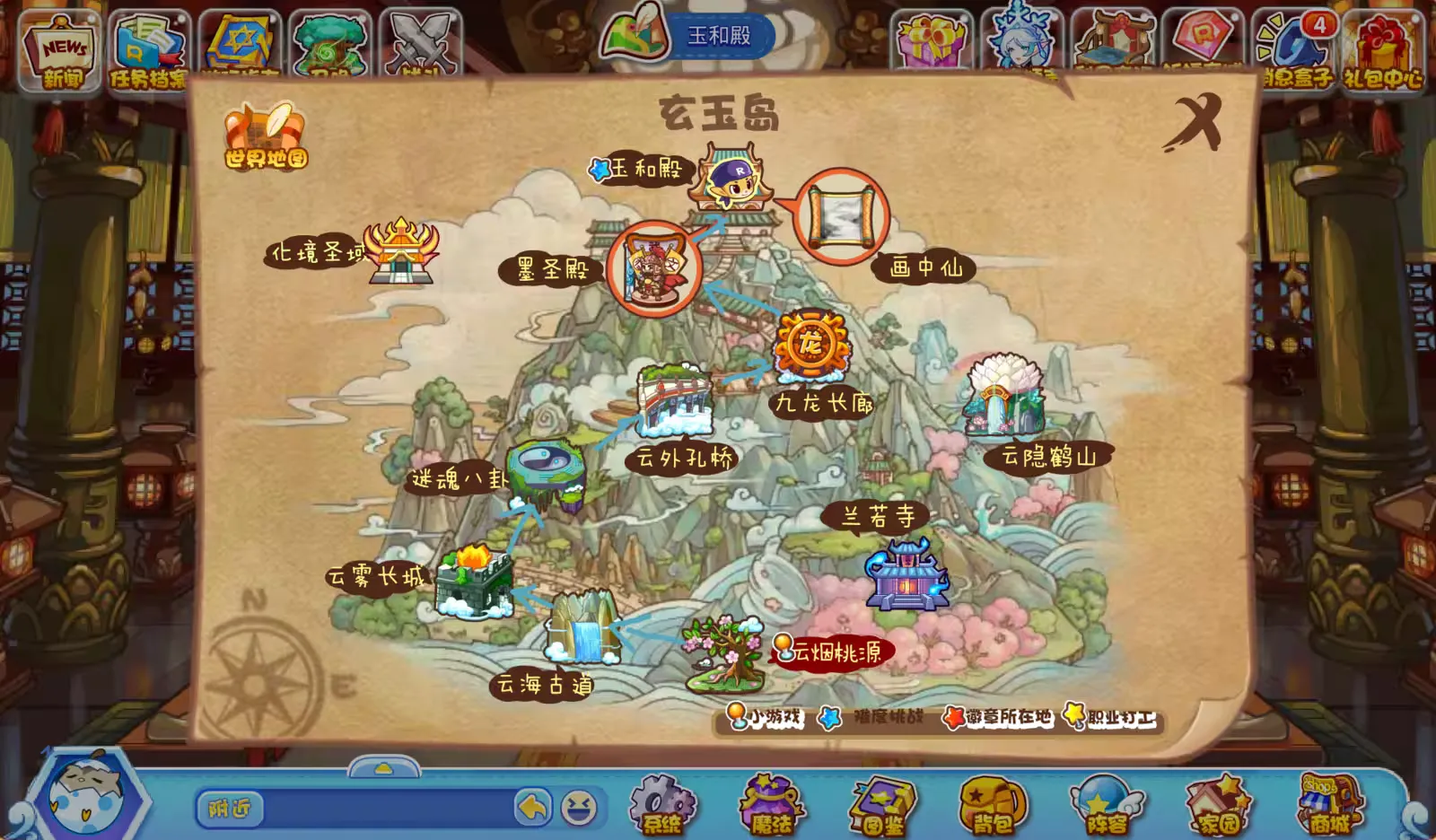Go to 云雾长城 fortress location
The height and width of the screenshot is (840, 1436).
[x=473, y=582]
